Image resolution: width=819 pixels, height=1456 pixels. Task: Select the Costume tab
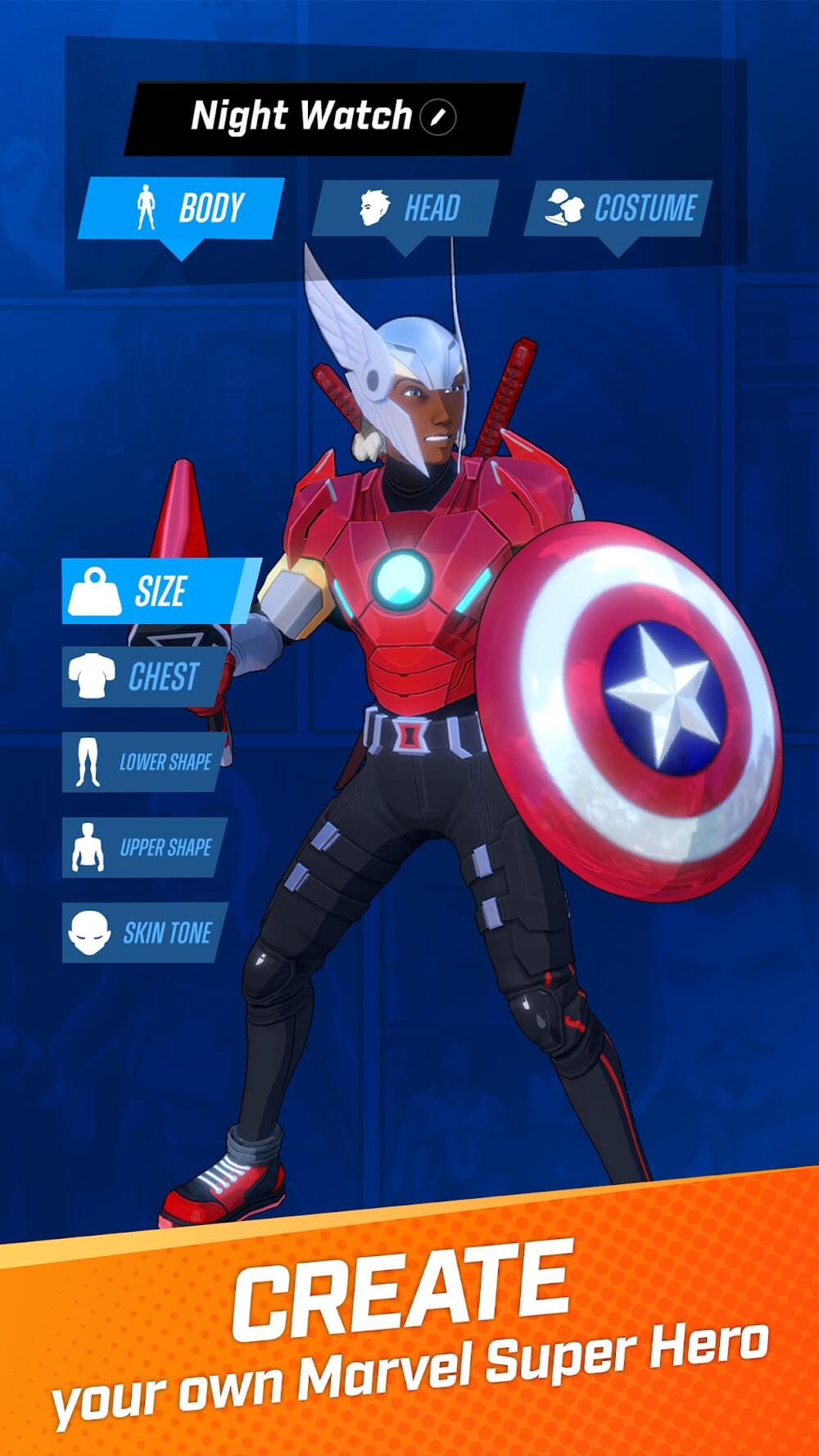(x=619, y=208)
